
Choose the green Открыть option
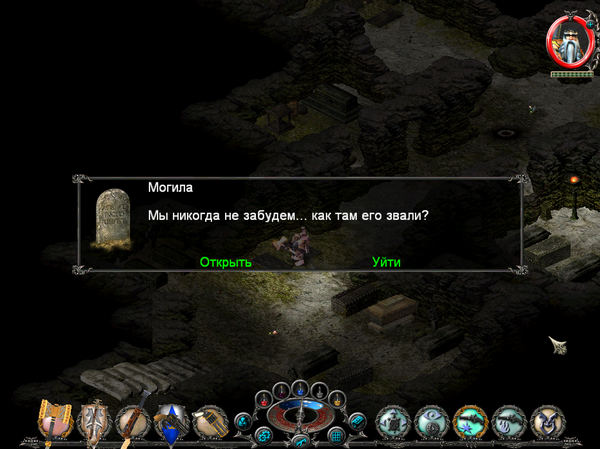(225, 262)
